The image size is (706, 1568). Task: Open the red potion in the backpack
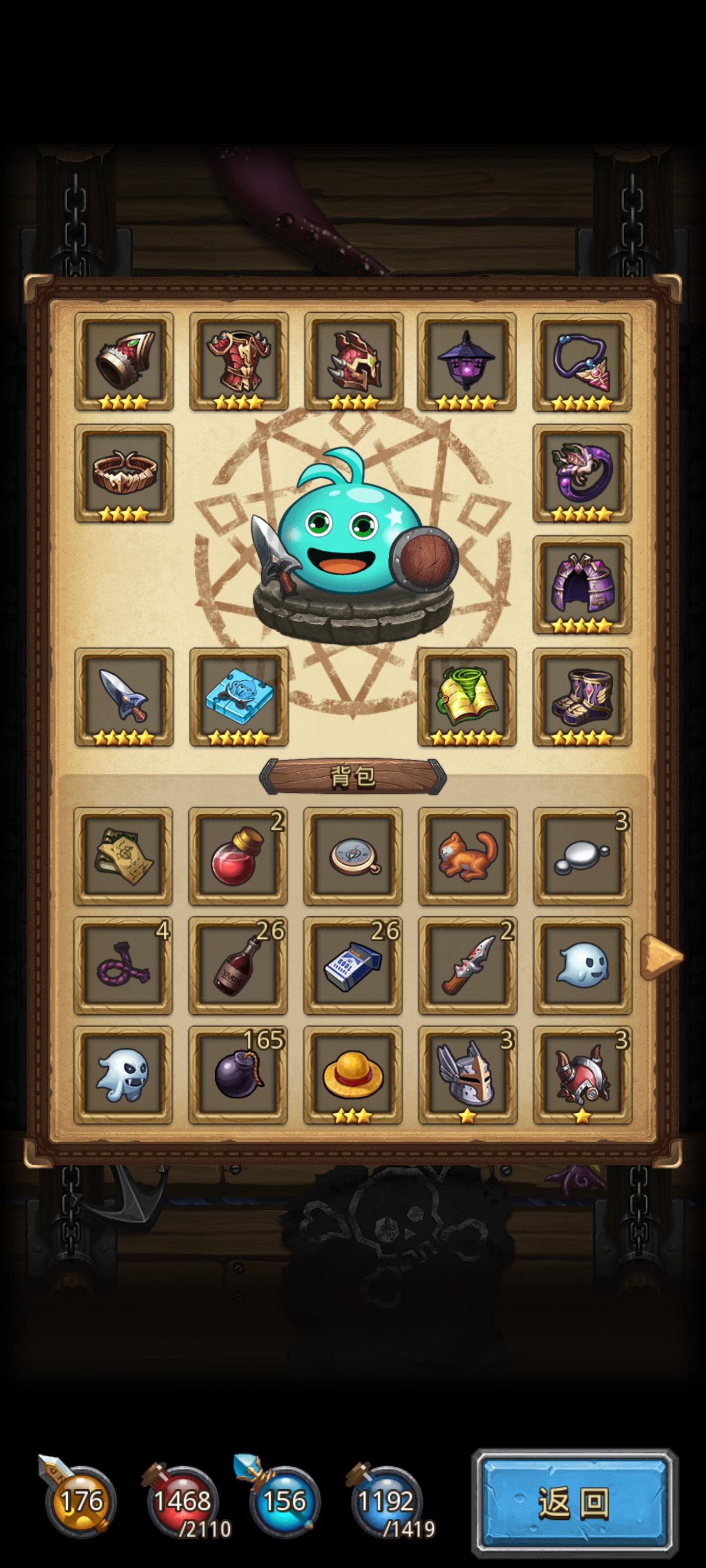(x=238, y=858)
